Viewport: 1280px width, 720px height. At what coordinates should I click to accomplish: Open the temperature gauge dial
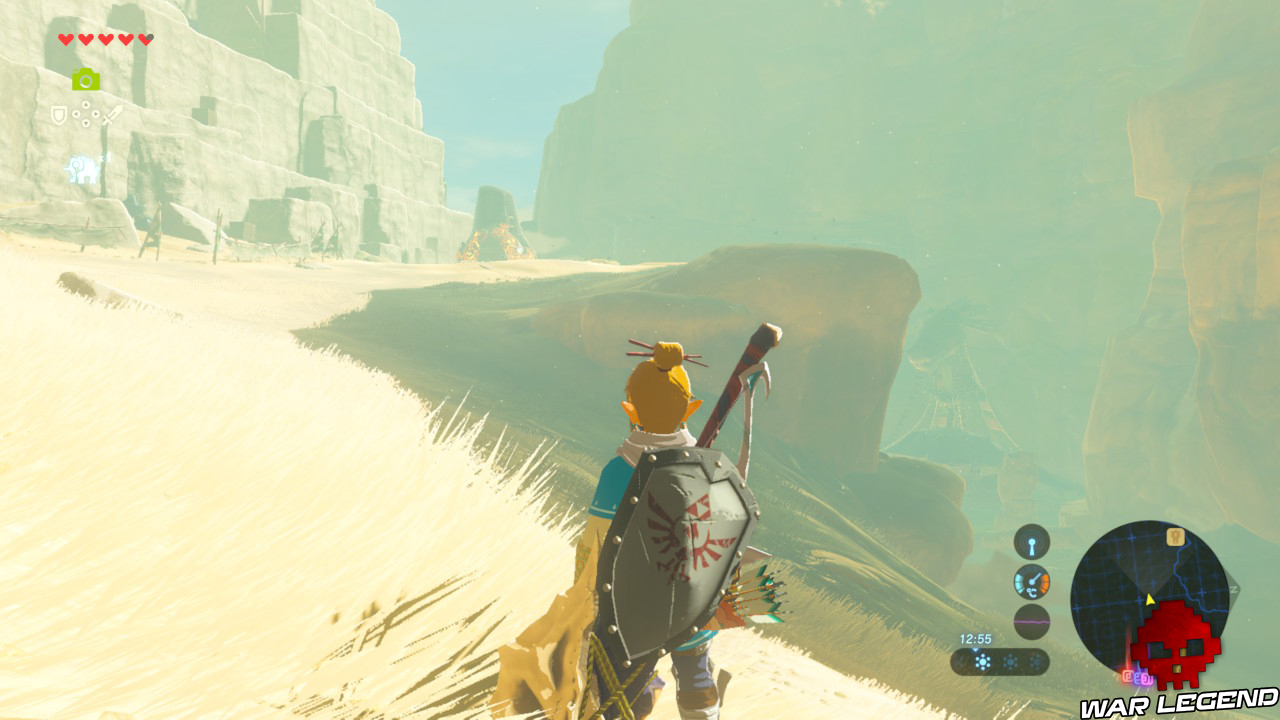pyautogui.click(x=1031, y=584)
